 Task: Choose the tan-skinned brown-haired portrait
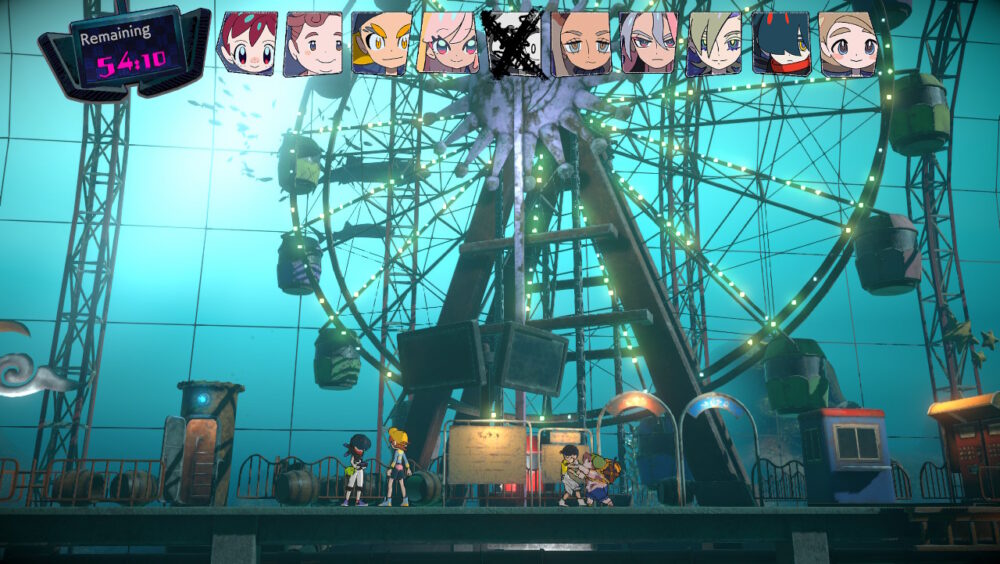coord(581,44)
